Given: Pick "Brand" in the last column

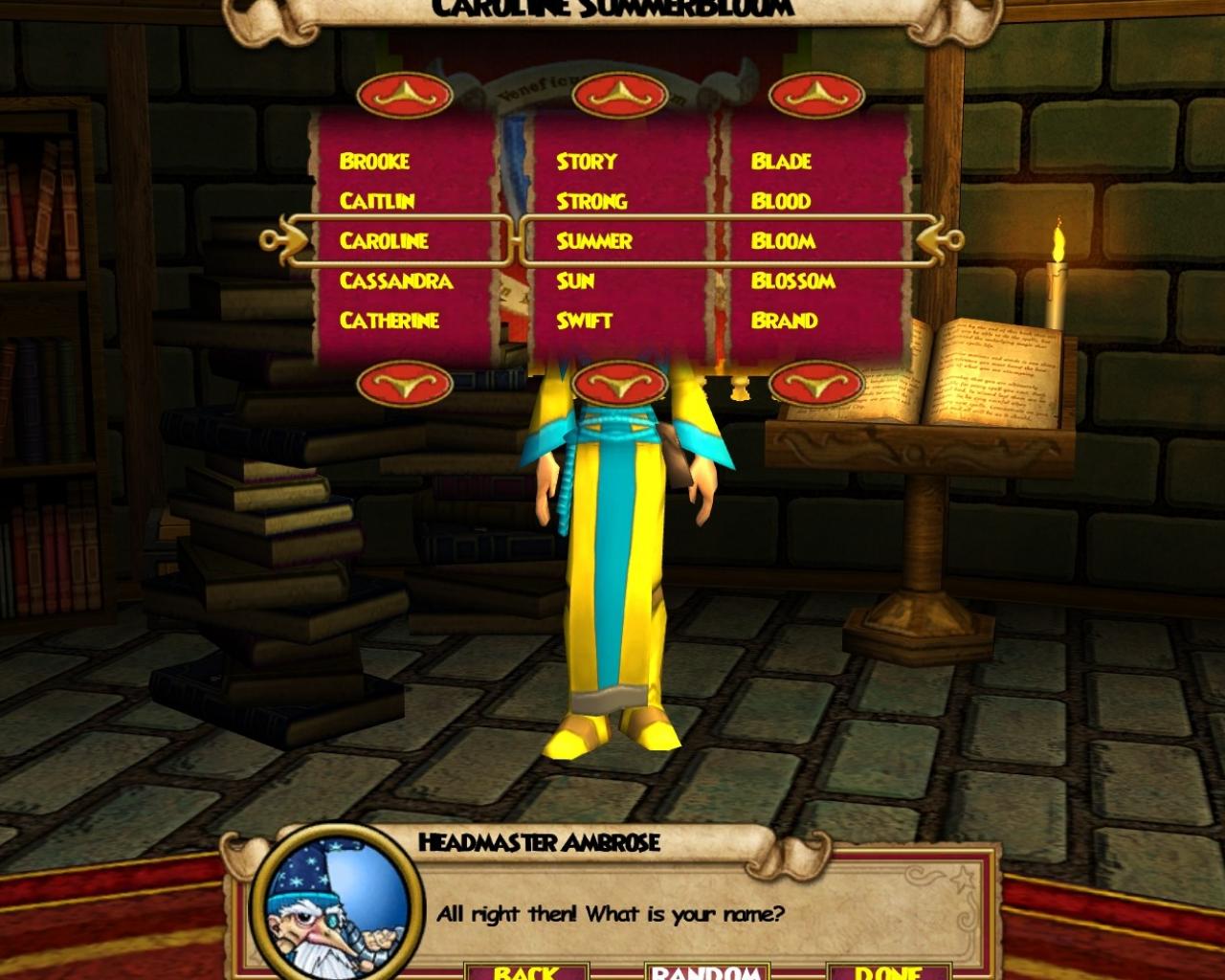Looking at the screenshot, I should [x=788, y=321].
